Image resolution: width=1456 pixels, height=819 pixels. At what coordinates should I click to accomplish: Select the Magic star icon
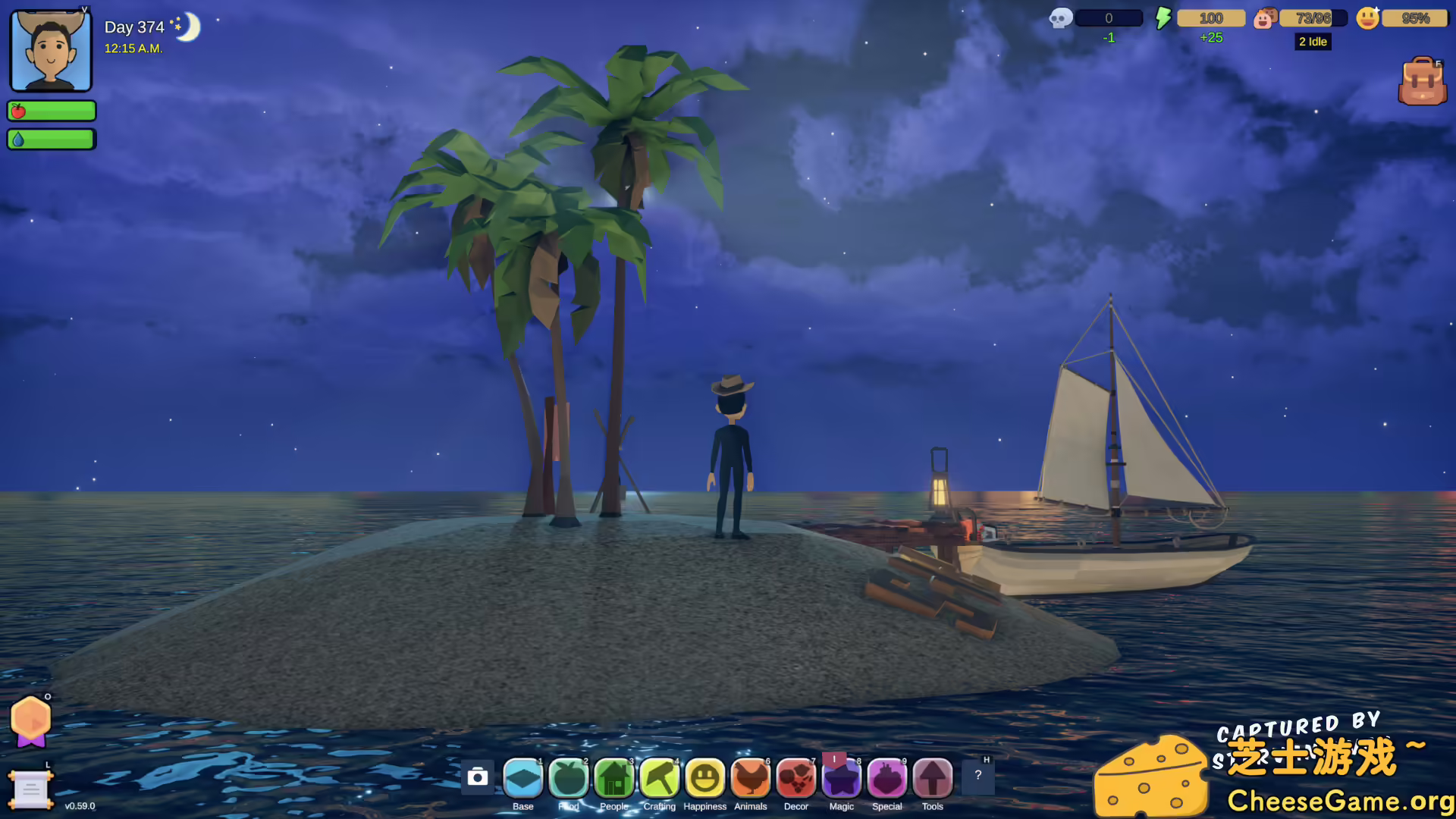[x=841, y=777]
